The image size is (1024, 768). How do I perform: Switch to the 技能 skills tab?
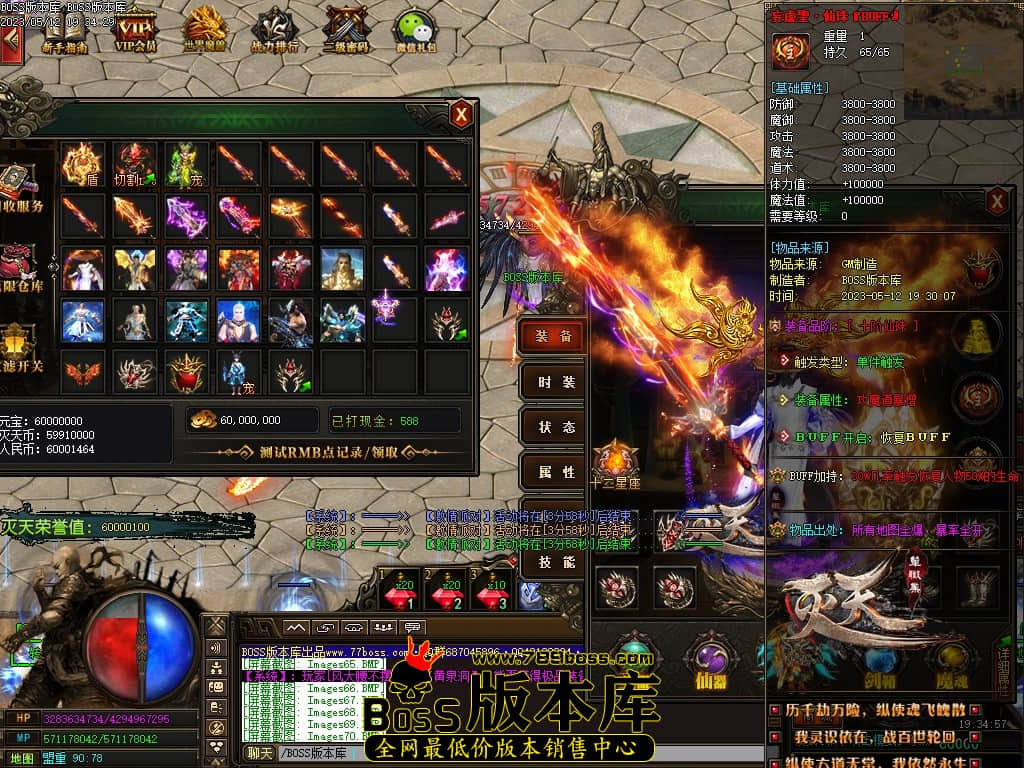coord(553,562)
